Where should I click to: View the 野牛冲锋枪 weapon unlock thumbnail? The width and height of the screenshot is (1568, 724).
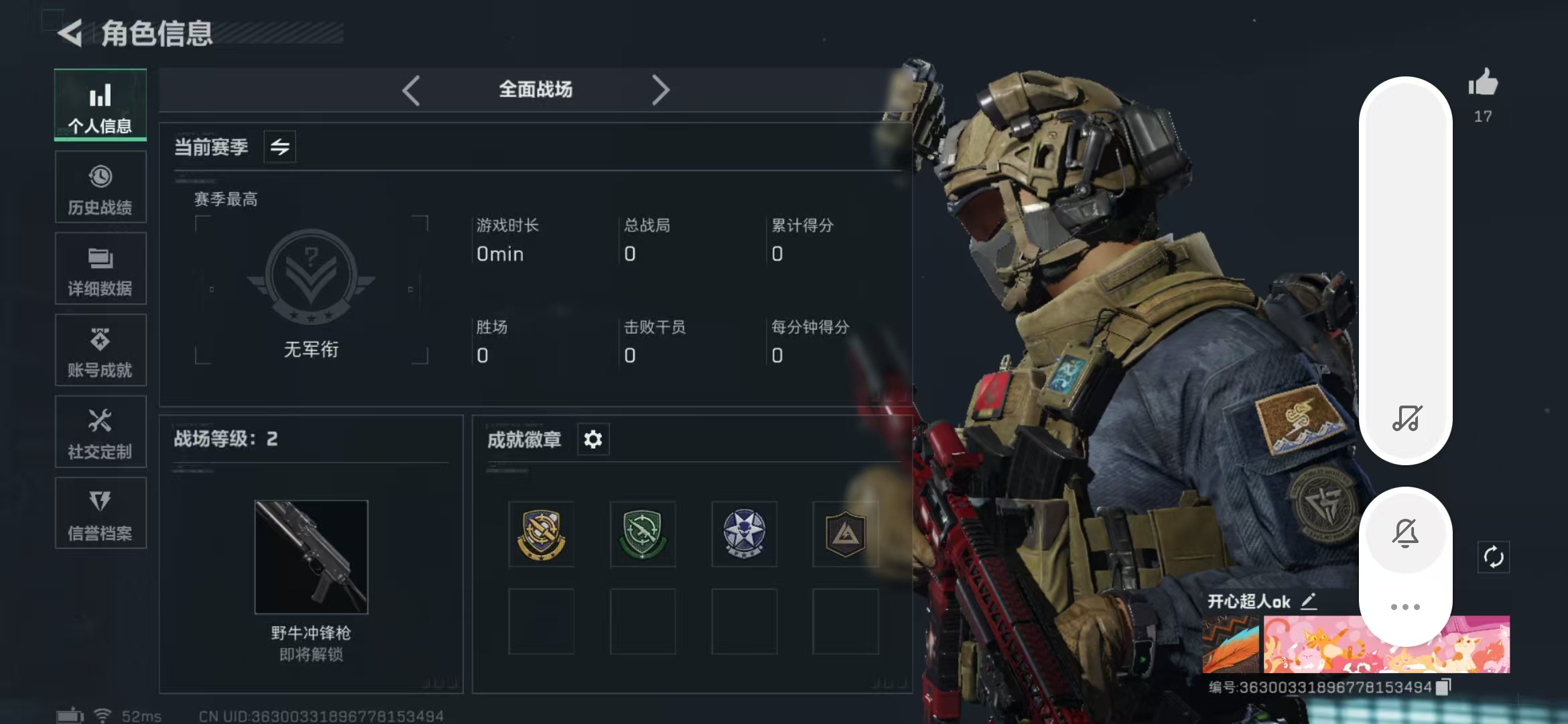311,557
